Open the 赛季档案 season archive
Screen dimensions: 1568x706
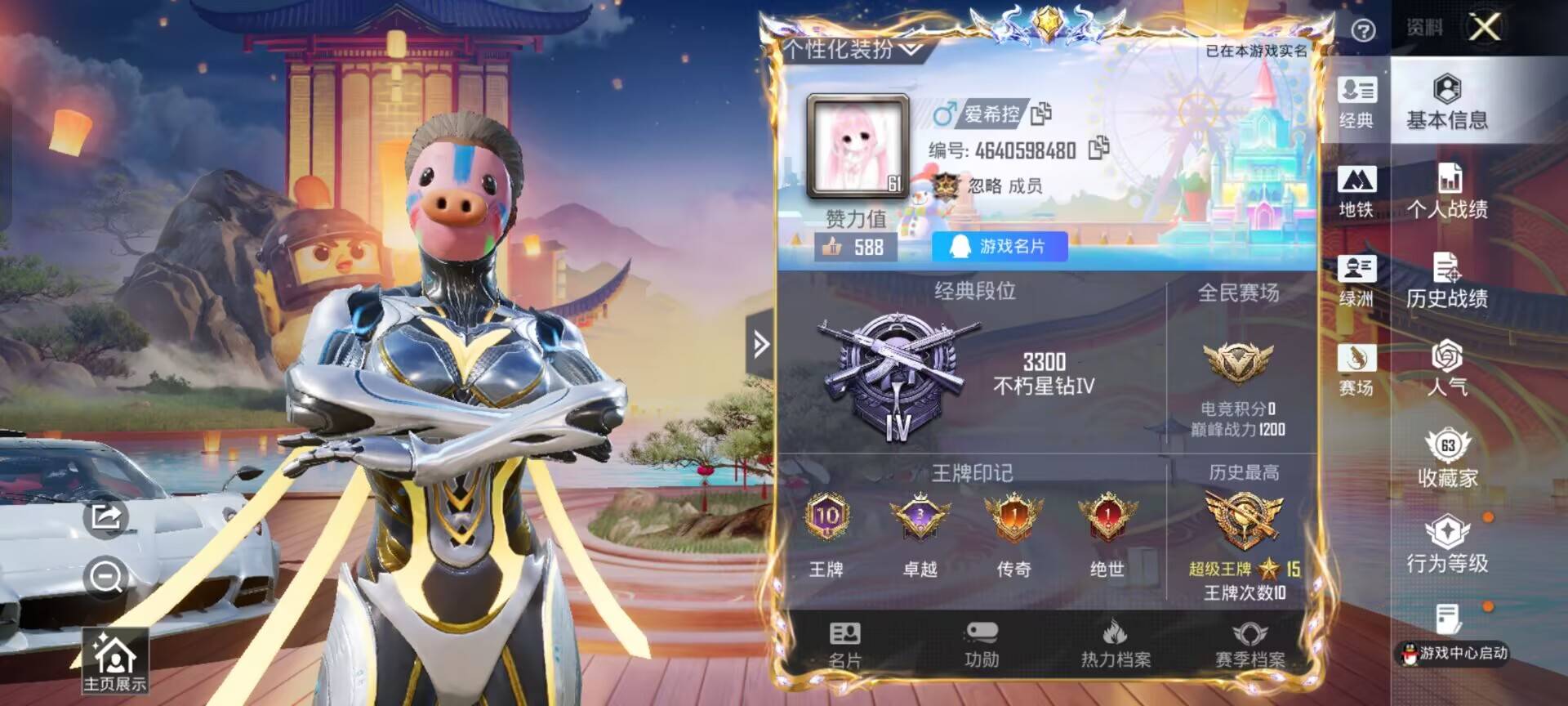click(x=1249, y=645)
